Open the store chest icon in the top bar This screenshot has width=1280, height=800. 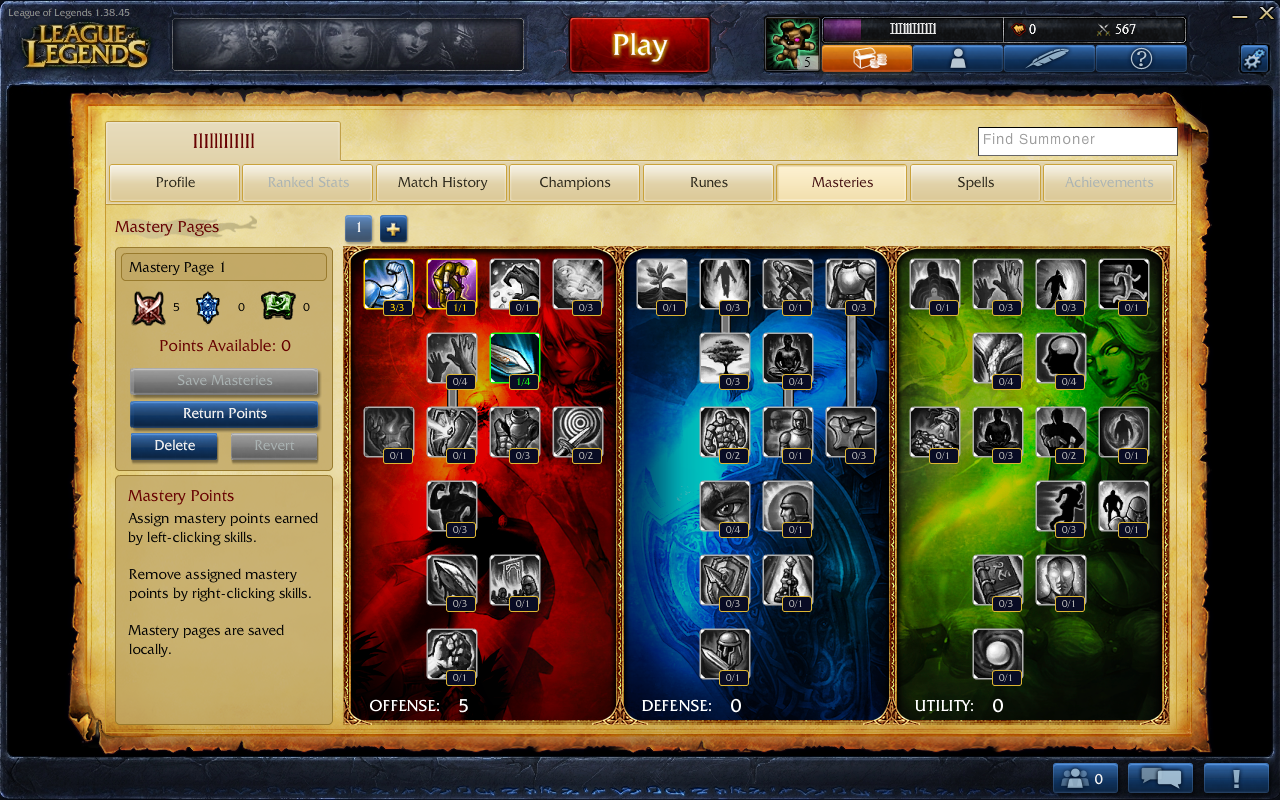point(868,58)
